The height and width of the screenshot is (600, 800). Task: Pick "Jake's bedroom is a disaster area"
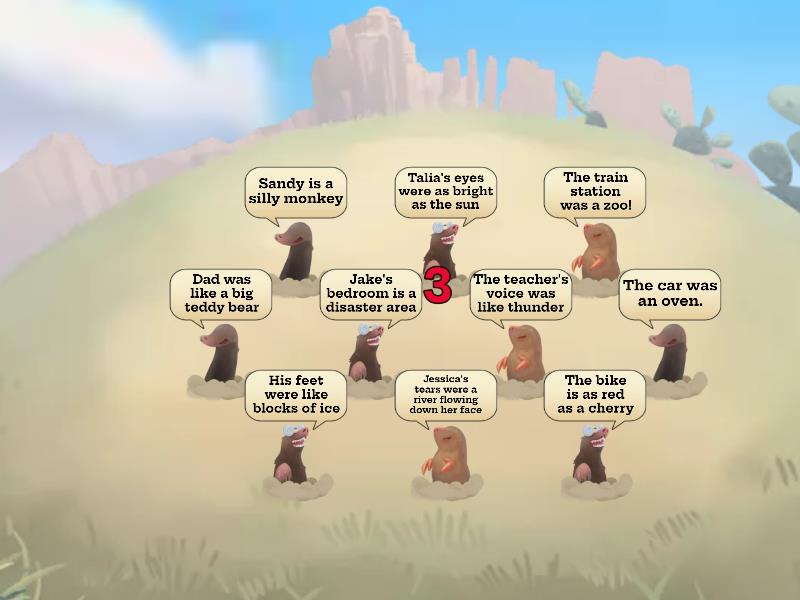point(369,293)
